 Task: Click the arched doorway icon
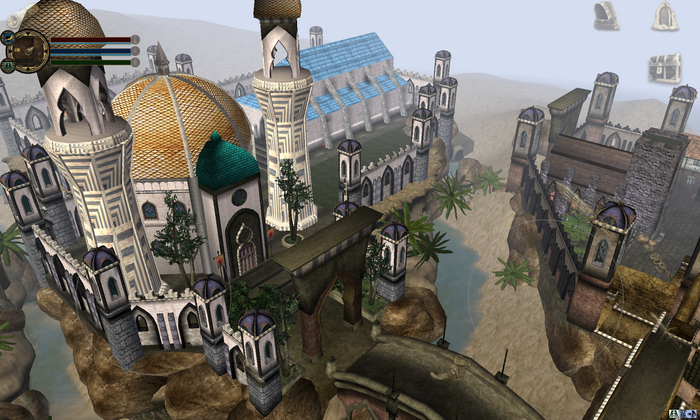[x=664, y=15]
